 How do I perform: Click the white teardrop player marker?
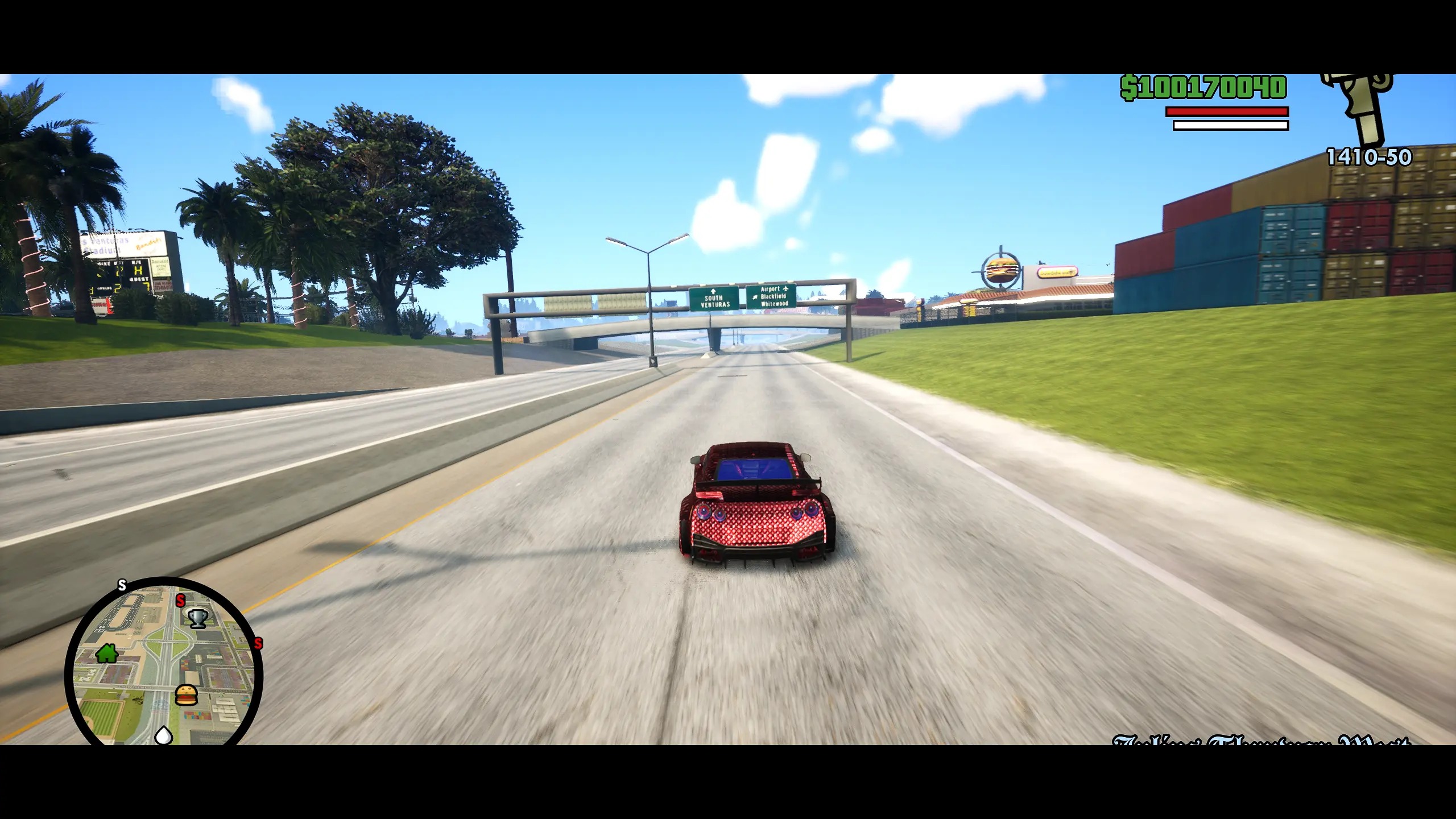[x=164, y=735]
